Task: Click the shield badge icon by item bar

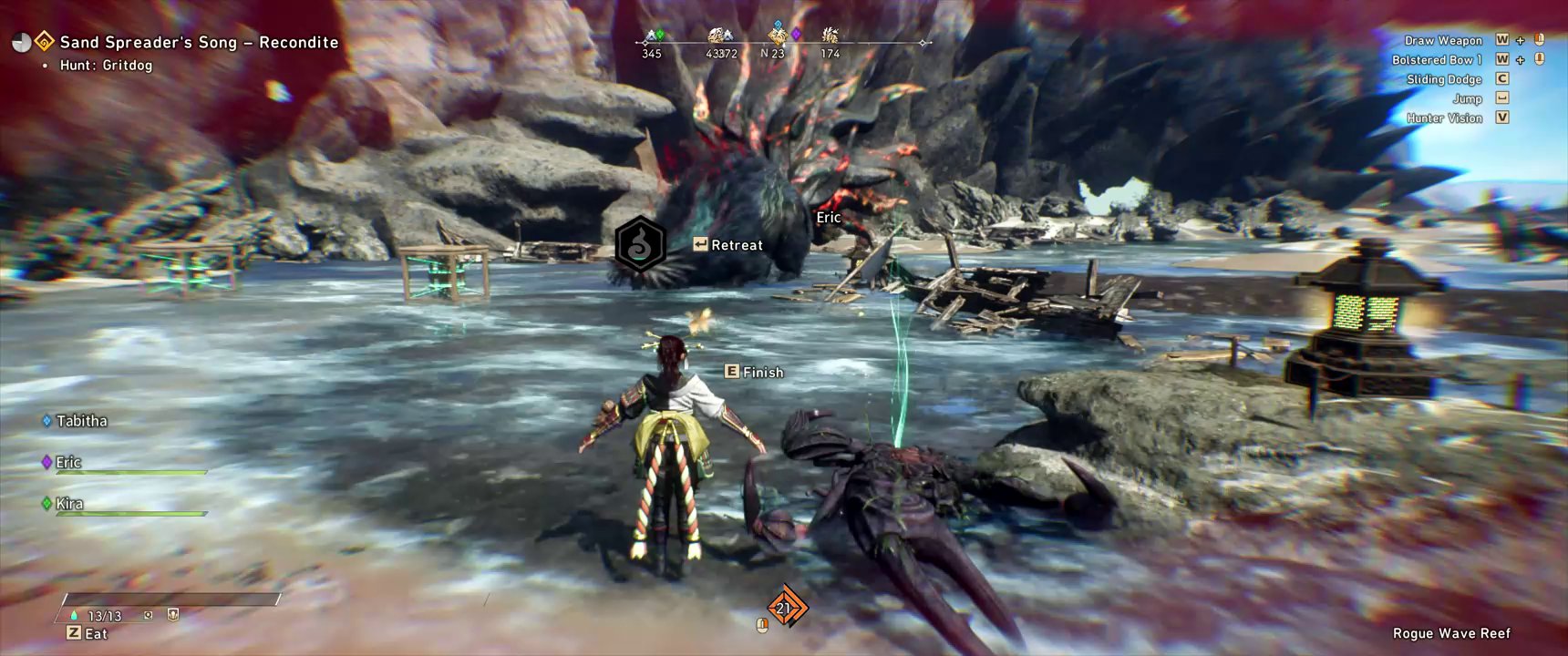Action: [173, 615]
